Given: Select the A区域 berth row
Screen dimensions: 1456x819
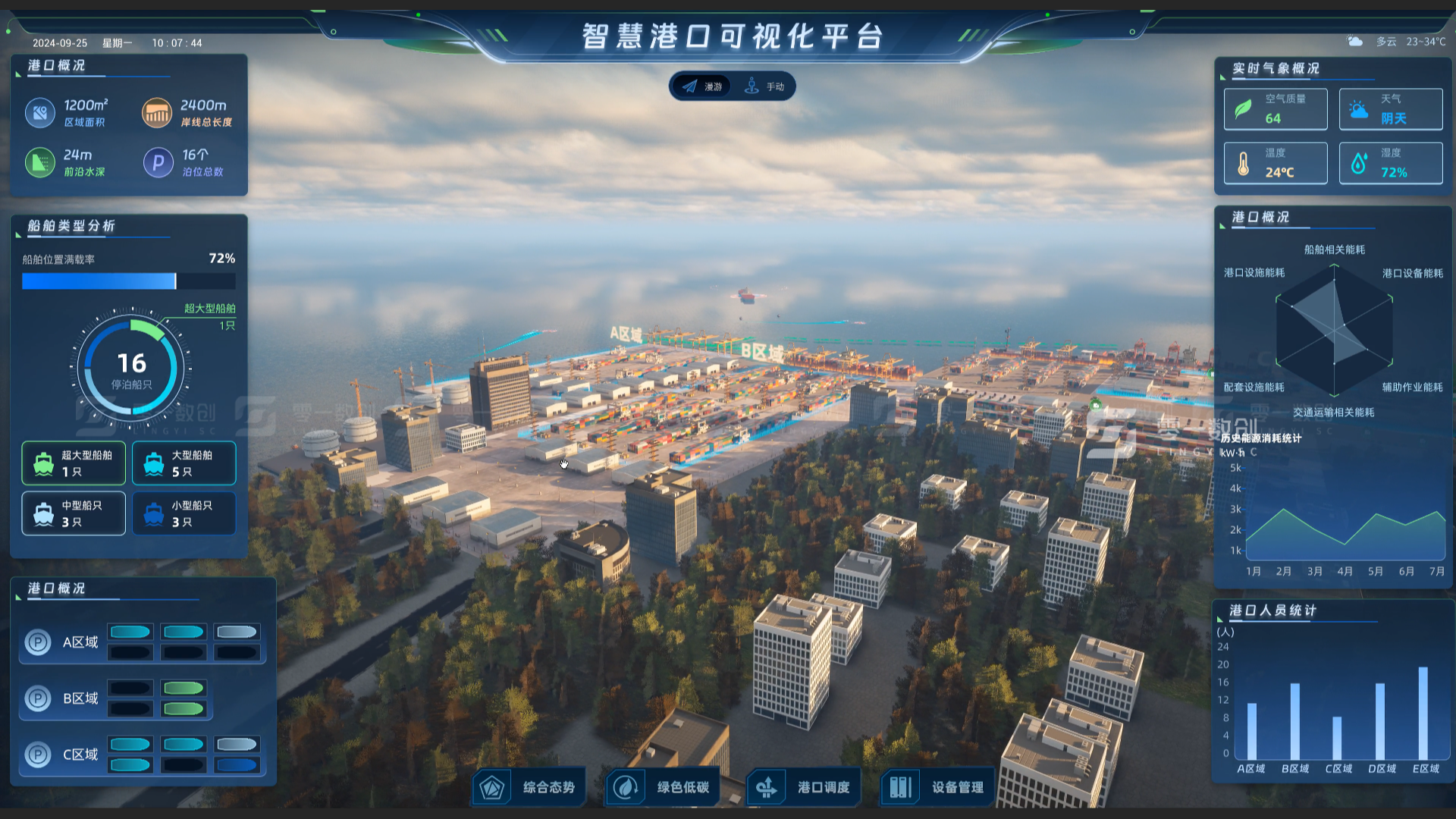Looking at the screenshot, I should (143, 642).
